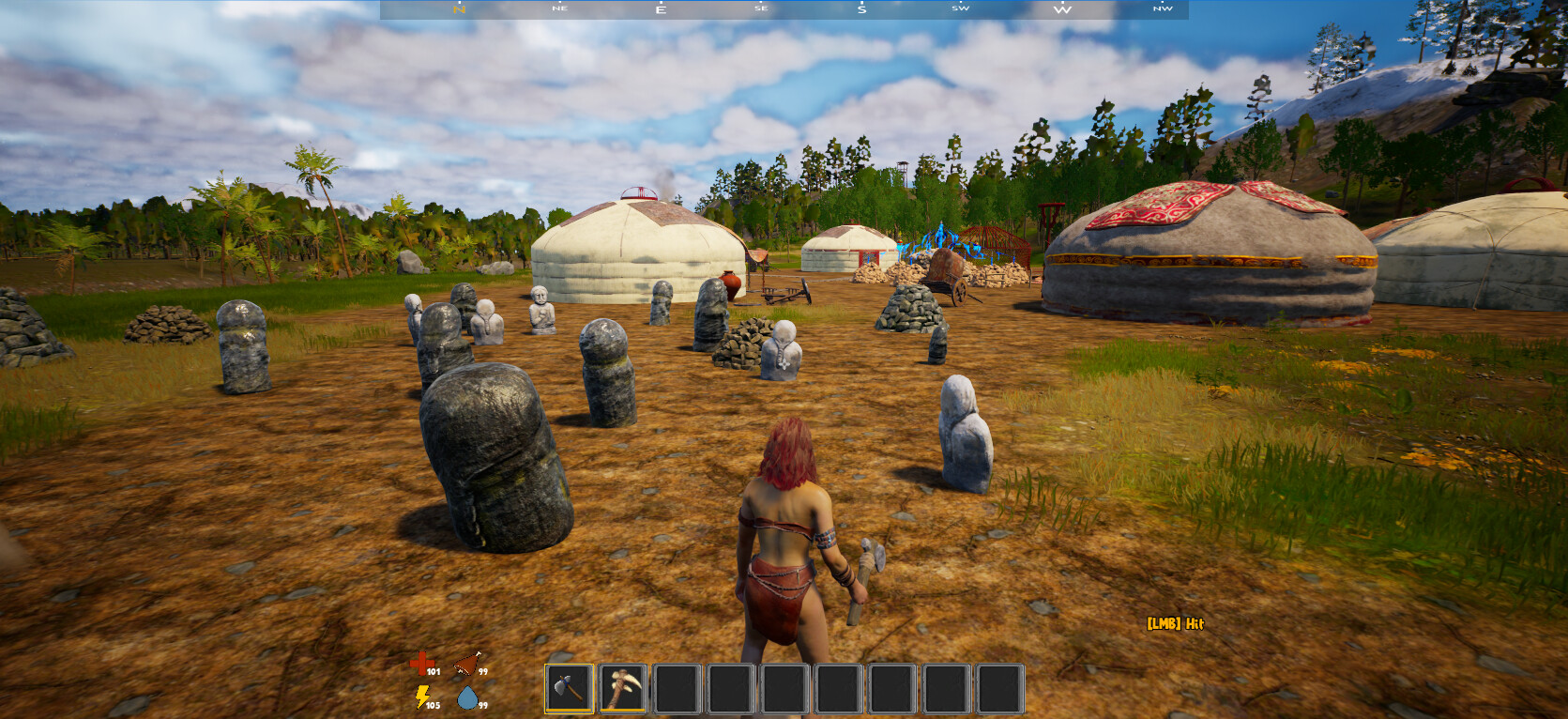Viewport: 1568px width, 719px height.
Task: Click the yellow durability bar under the axe
Action: click(x=570, y=711)
